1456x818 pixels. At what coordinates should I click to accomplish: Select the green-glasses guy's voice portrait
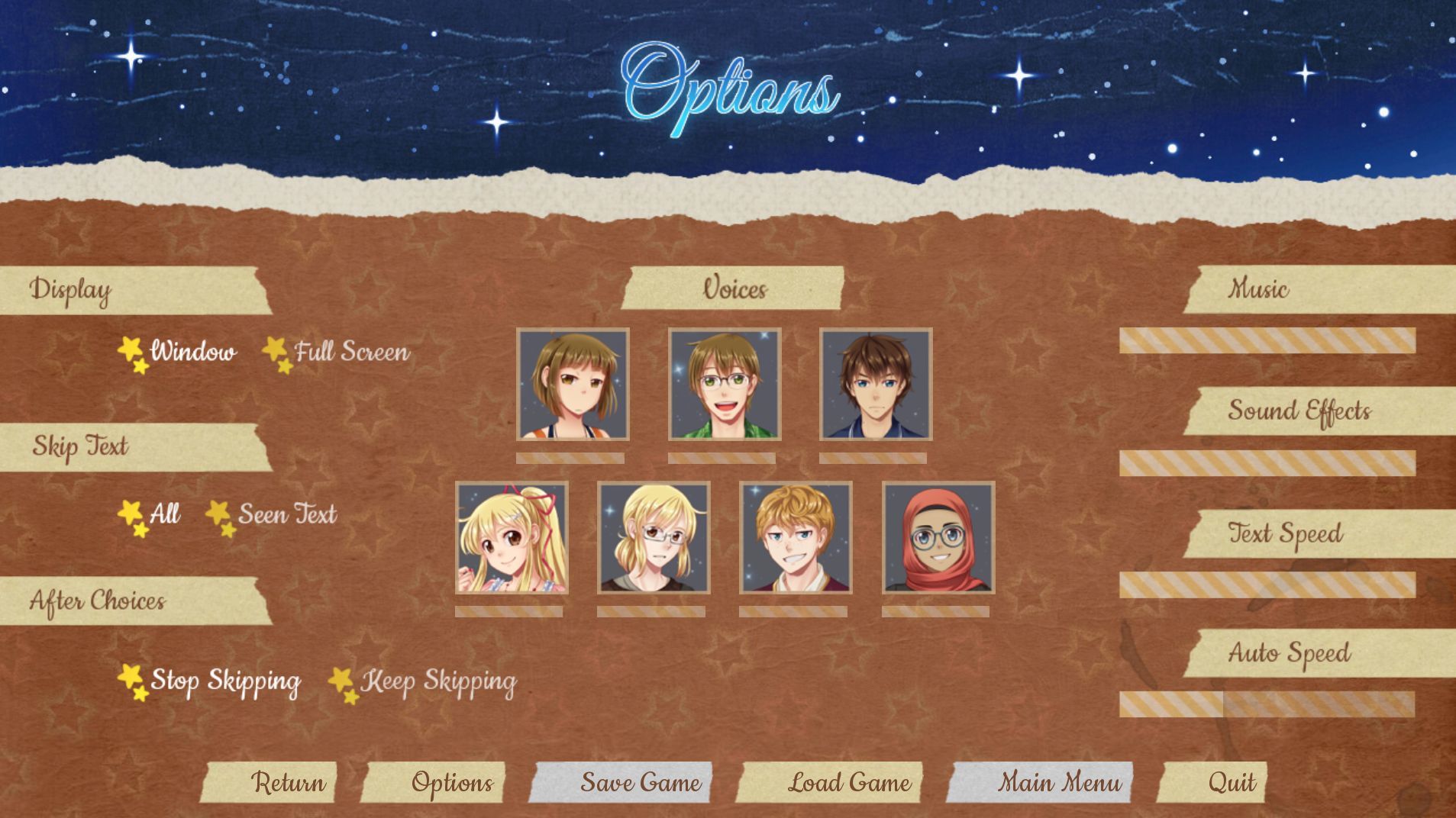coord(724,385)
